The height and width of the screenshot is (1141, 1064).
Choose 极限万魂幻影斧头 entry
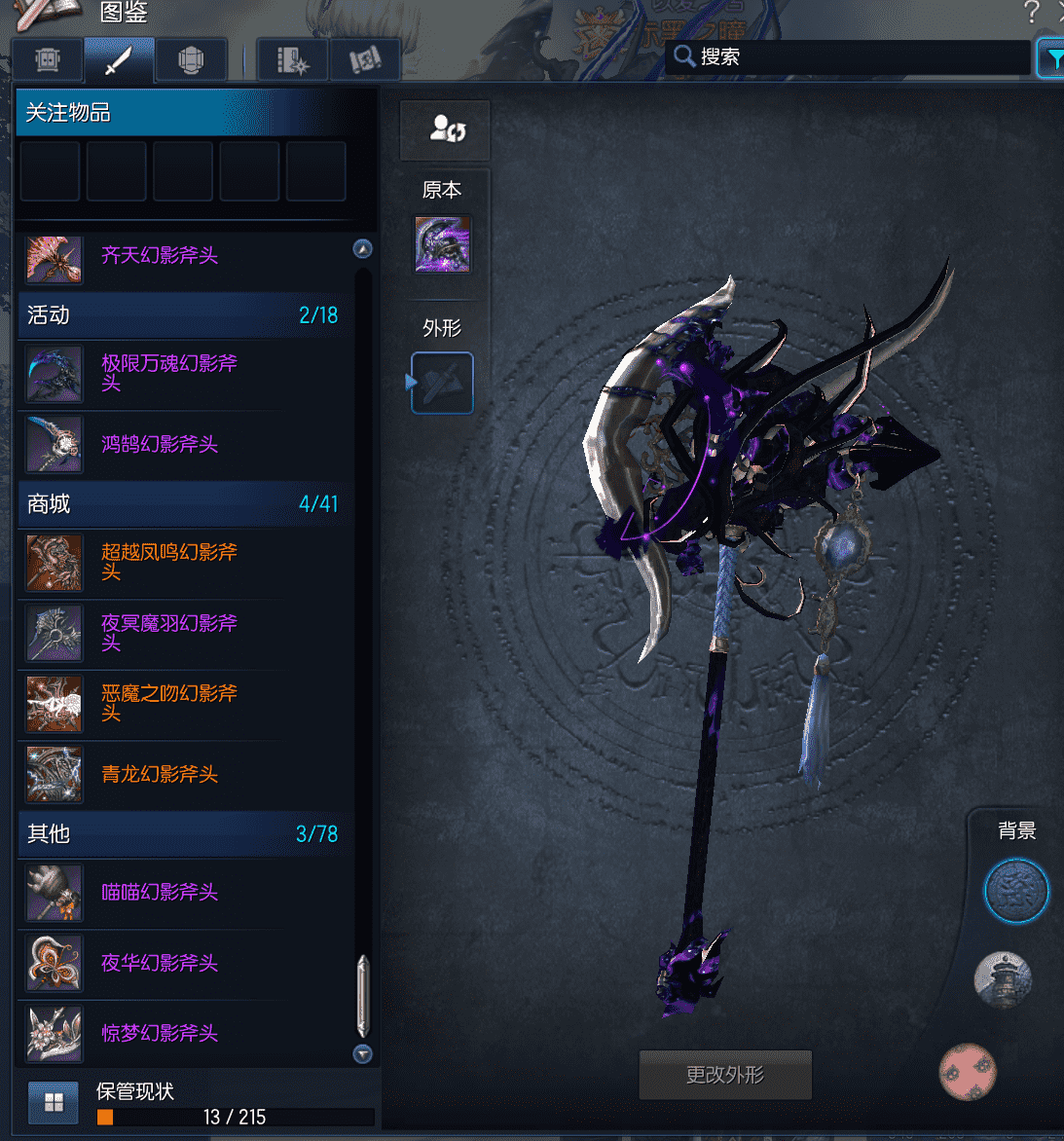click(169, 373)
